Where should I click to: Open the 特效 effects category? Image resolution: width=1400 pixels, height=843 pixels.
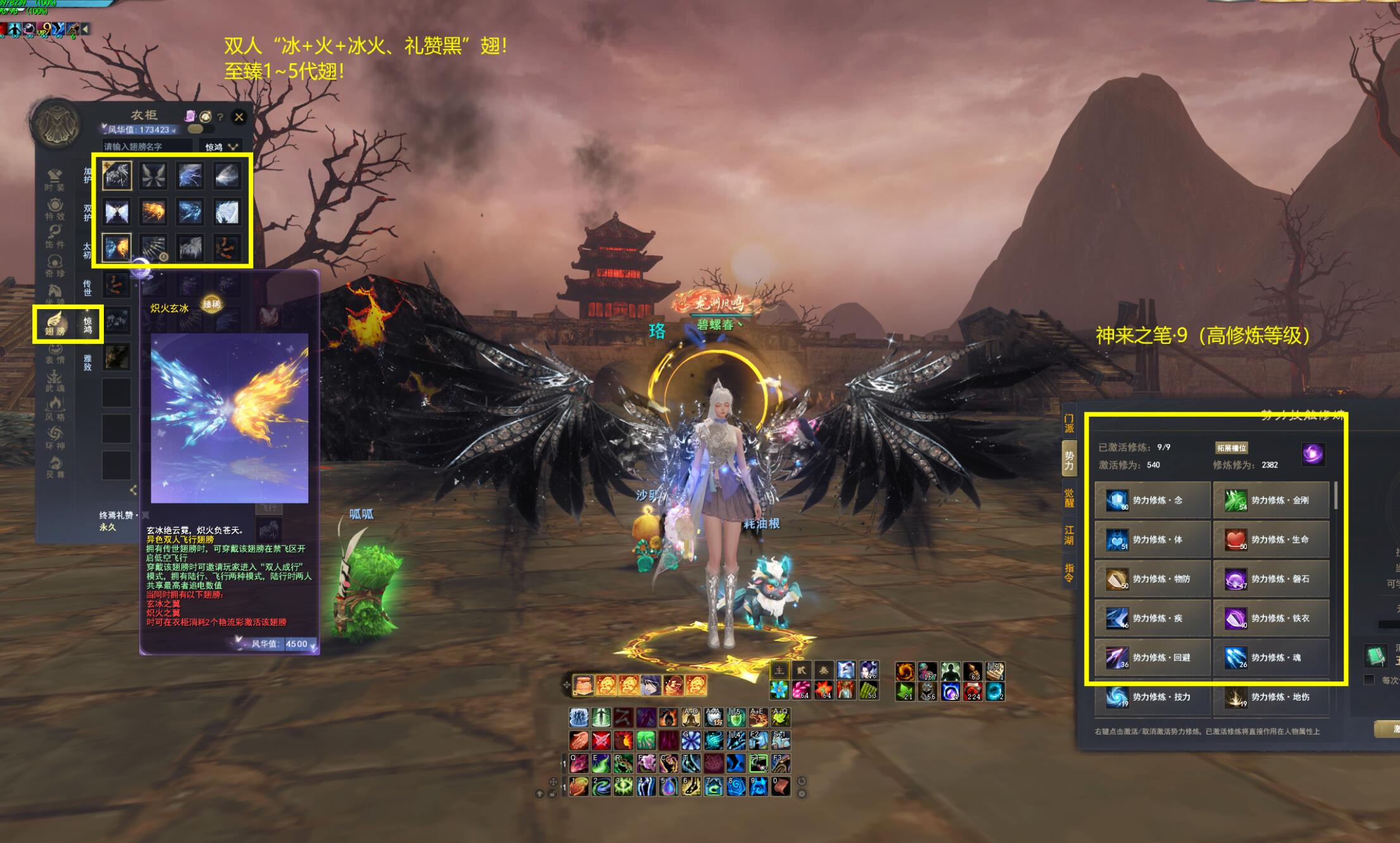(55, 209)
